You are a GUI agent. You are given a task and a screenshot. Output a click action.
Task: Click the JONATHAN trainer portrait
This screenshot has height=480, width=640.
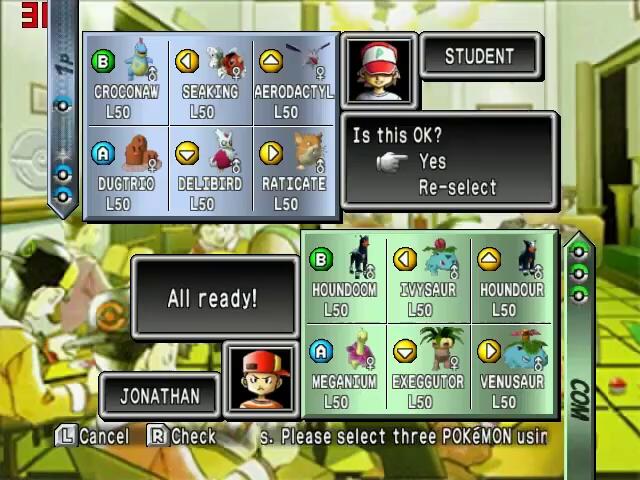point(259,378)
